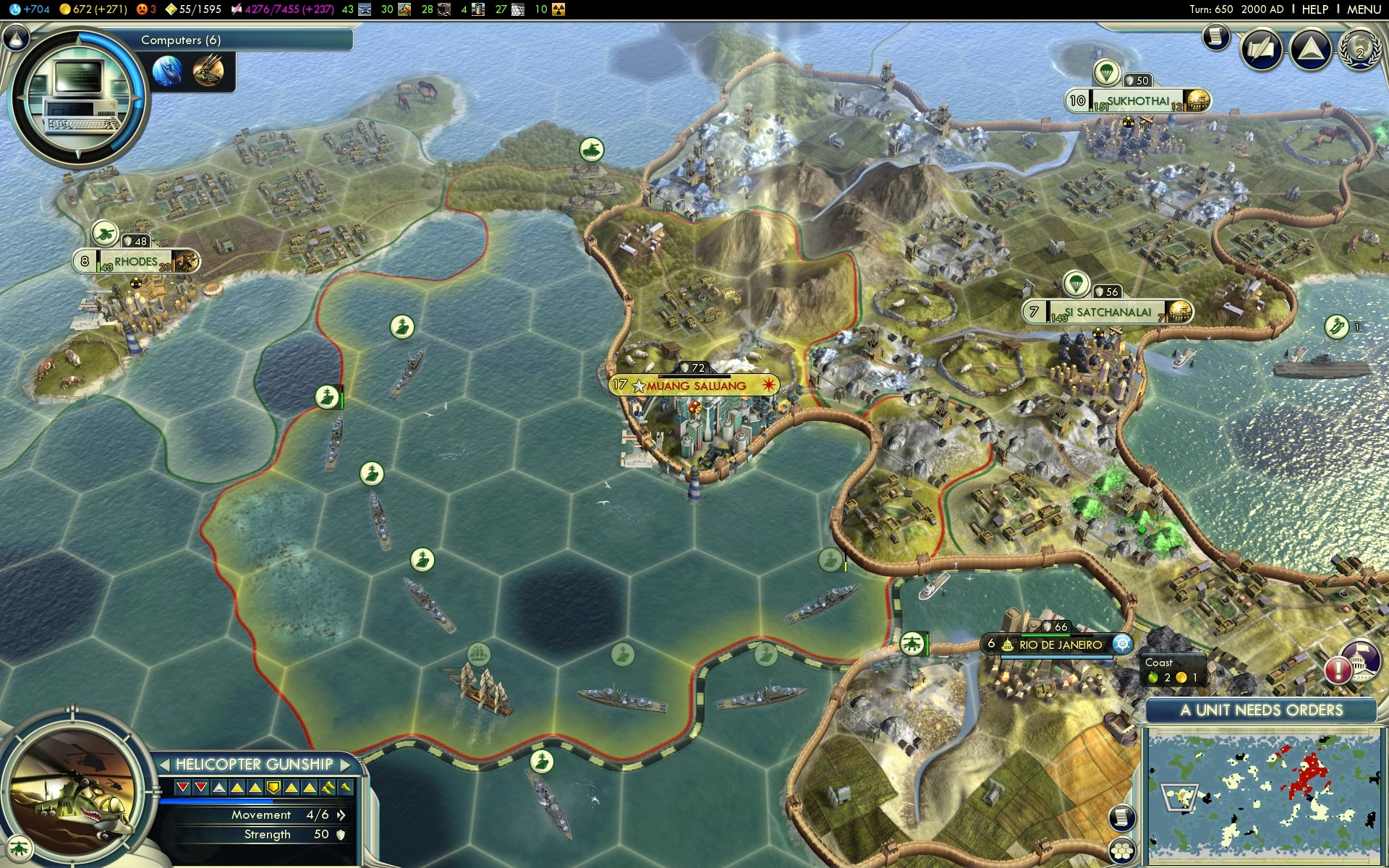Image resolution: width=1389 pixels, height=868 pixels.
Task: Open Muang Saluang city banner
Action: (695, 386)
